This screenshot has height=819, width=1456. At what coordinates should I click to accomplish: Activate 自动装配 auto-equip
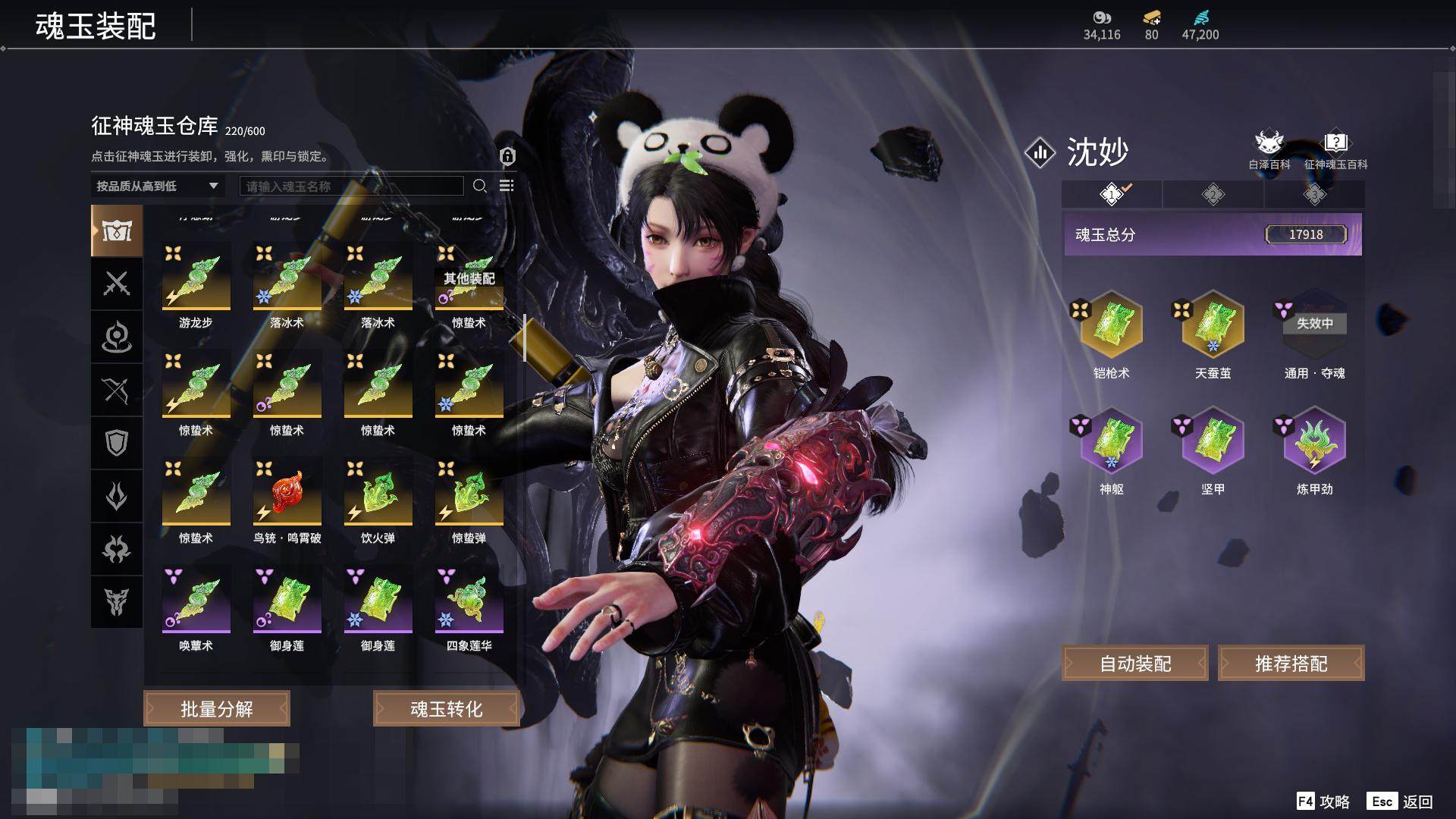(1135, 664)
